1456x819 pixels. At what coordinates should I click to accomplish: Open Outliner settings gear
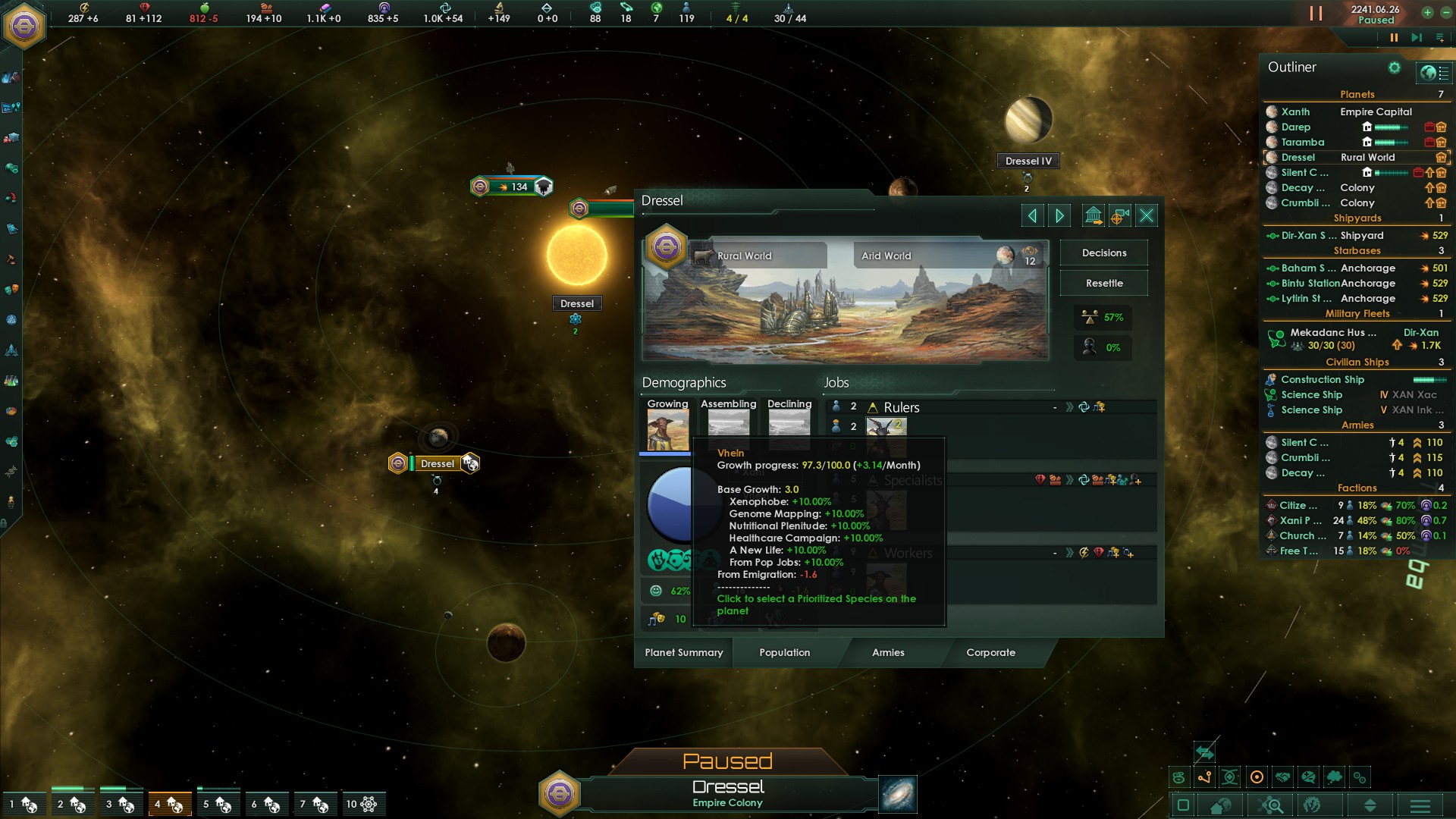pos(1394,67)
